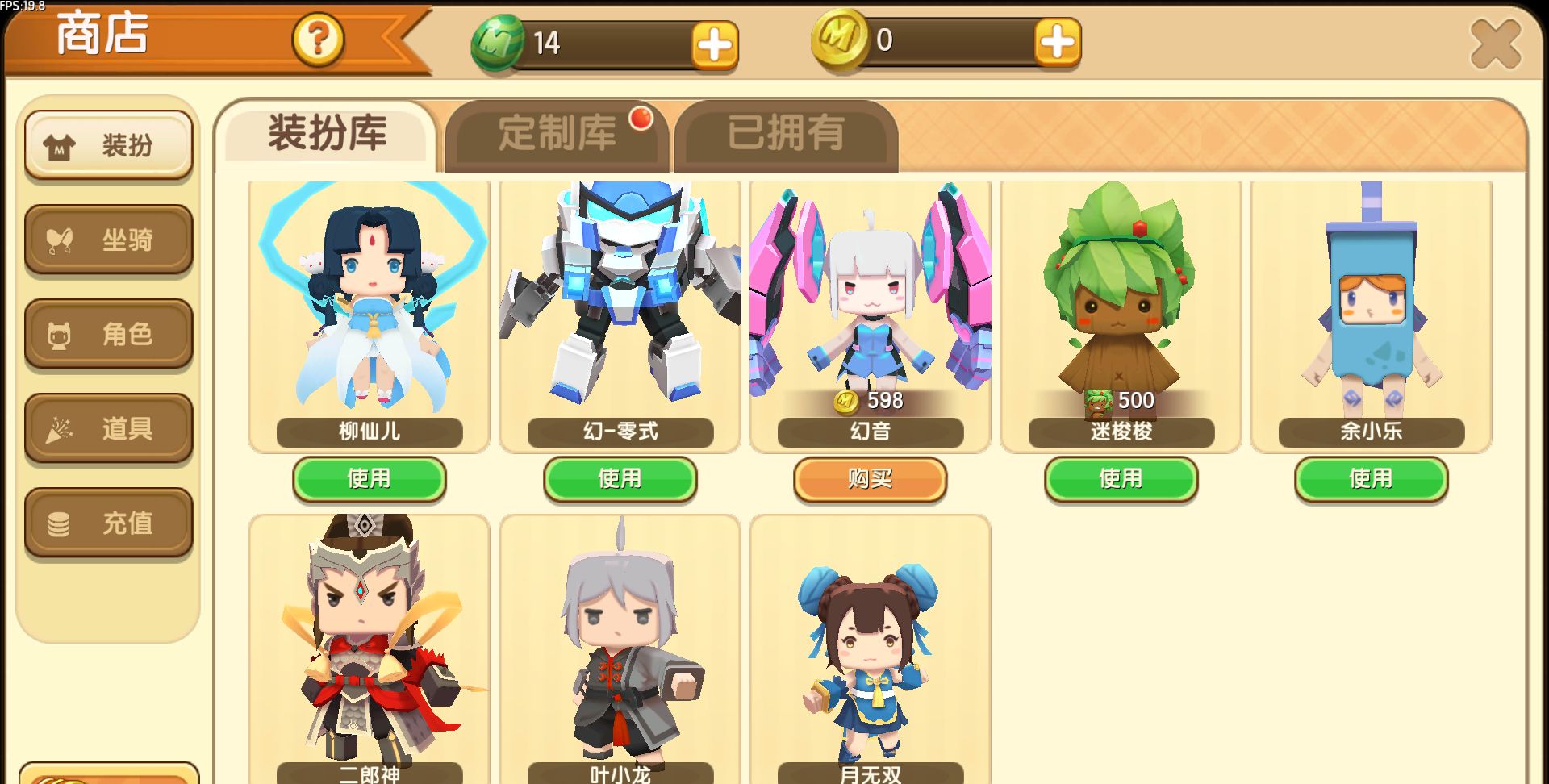This screenshot has width=1549, height=784.
Task: Open the 坐骑 mounts section
Action: pyautogui.click(x=108, y=240)
